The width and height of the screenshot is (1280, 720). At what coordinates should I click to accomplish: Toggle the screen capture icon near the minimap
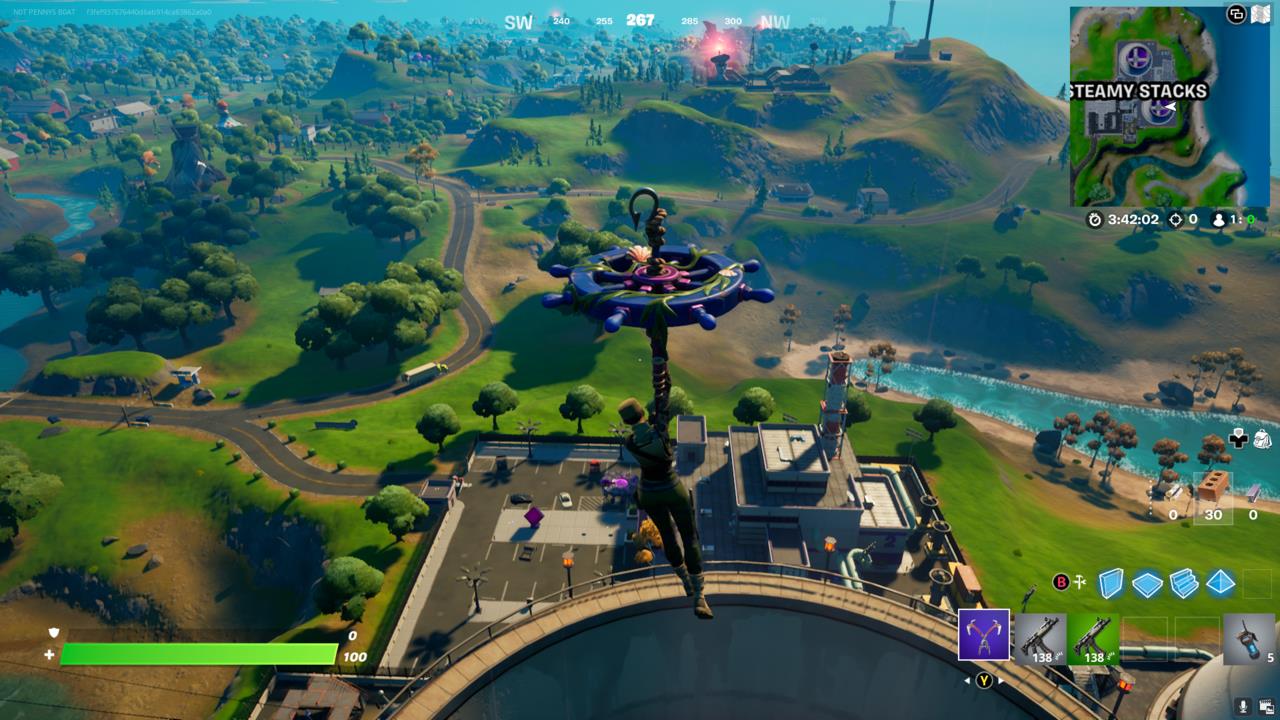click(x=1236, y=13)
